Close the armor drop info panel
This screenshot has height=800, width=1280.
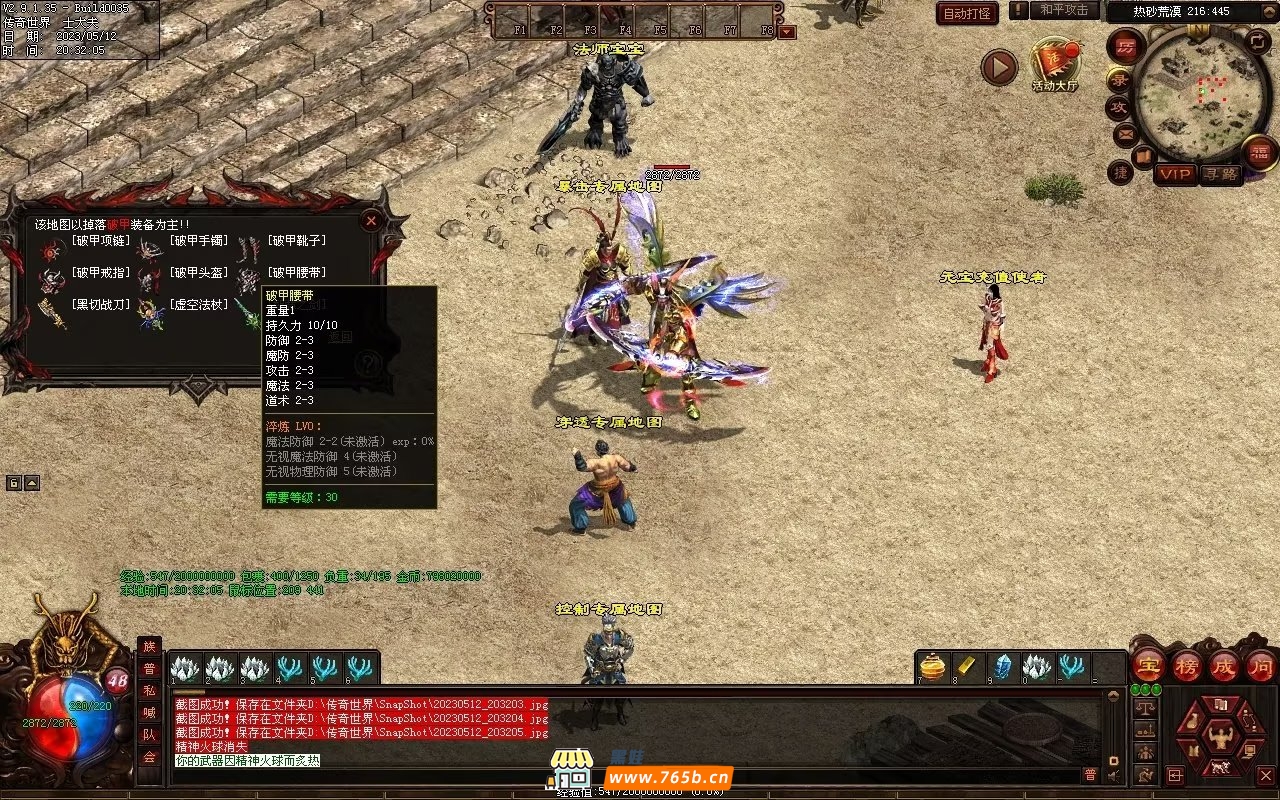tap(371, 221)
